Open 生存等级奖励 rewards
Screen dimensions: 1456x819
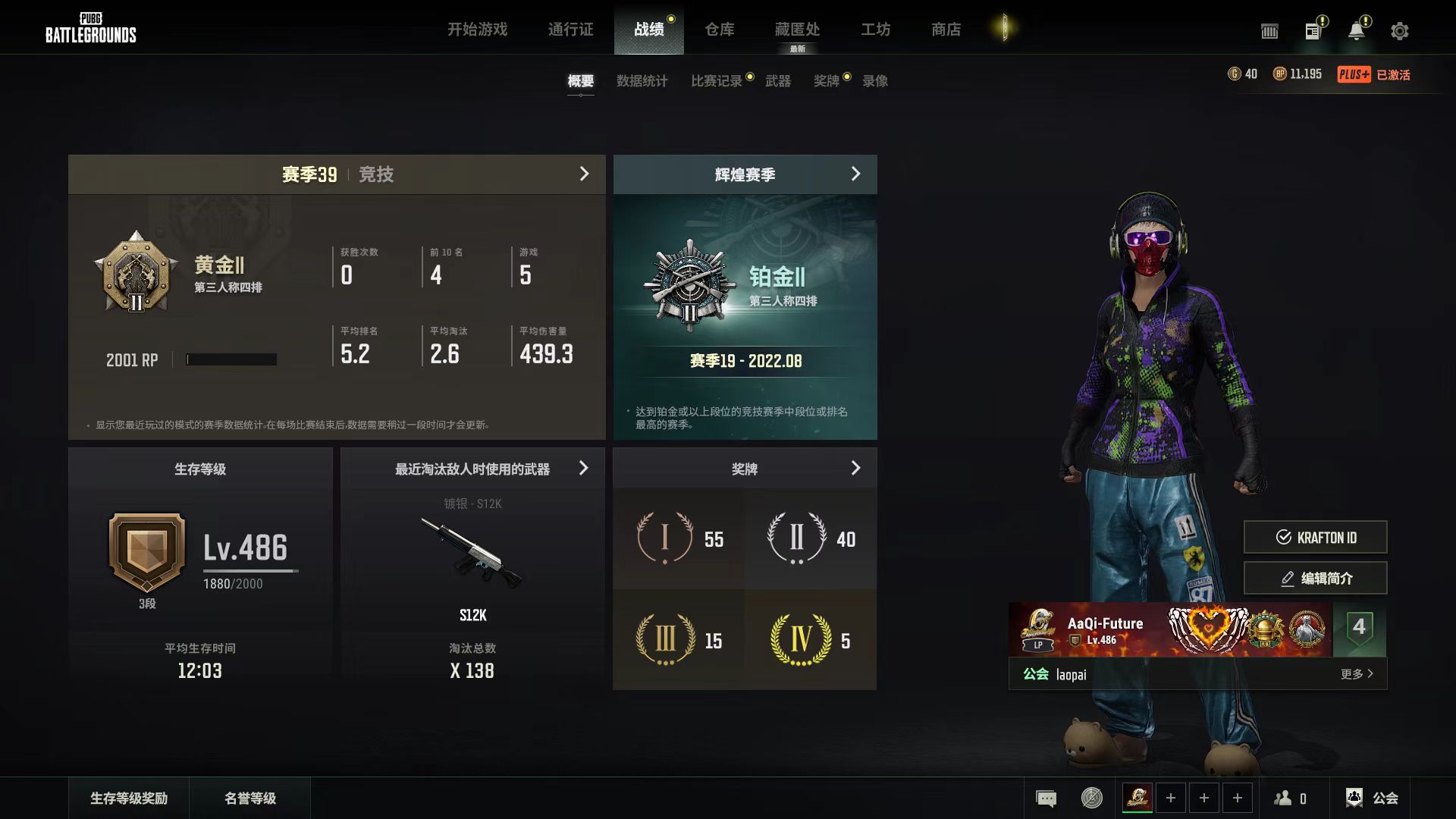coord(129,798)
